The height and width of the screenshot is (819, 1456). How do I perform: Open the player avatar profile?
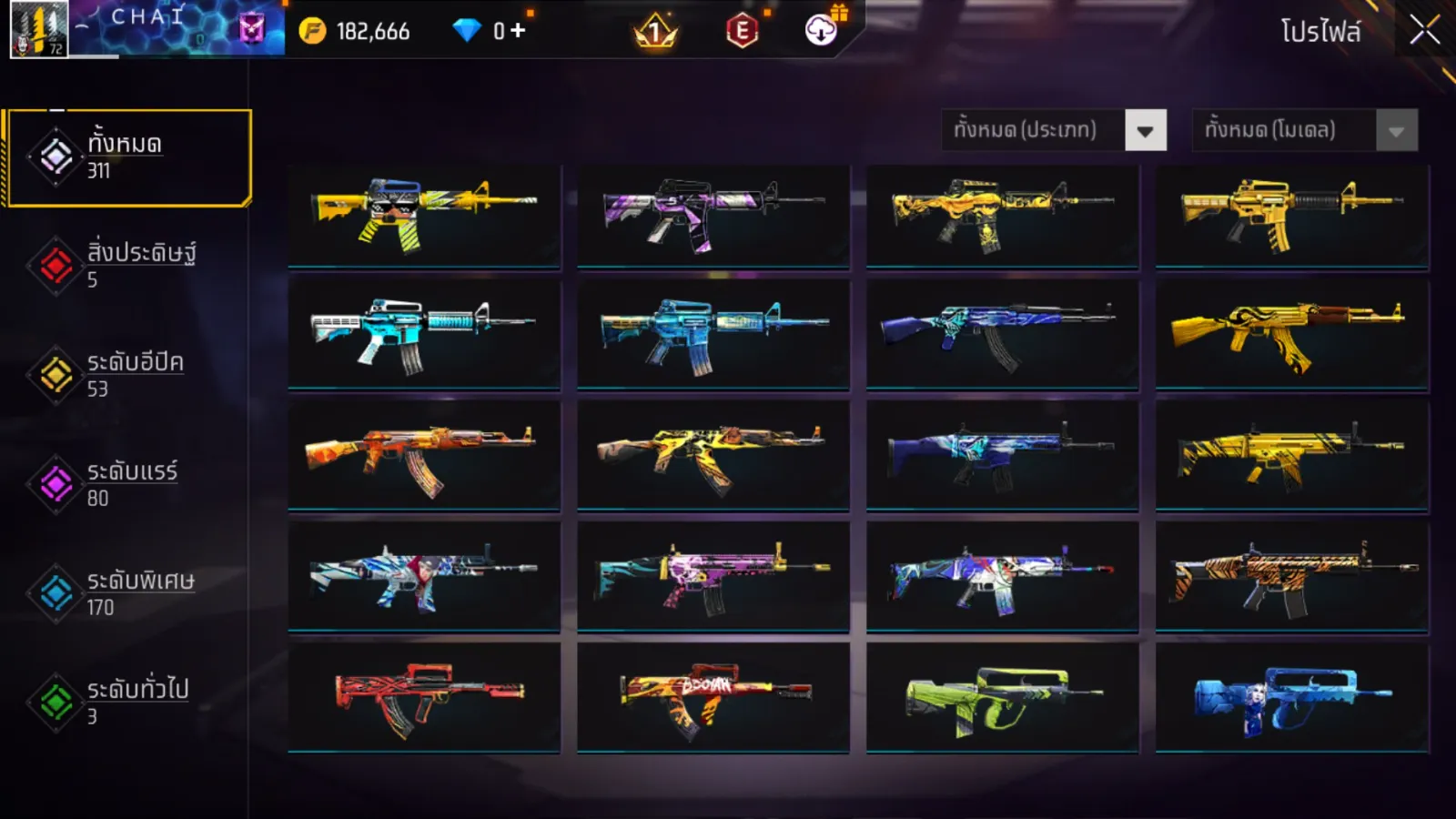coord(38,30)
